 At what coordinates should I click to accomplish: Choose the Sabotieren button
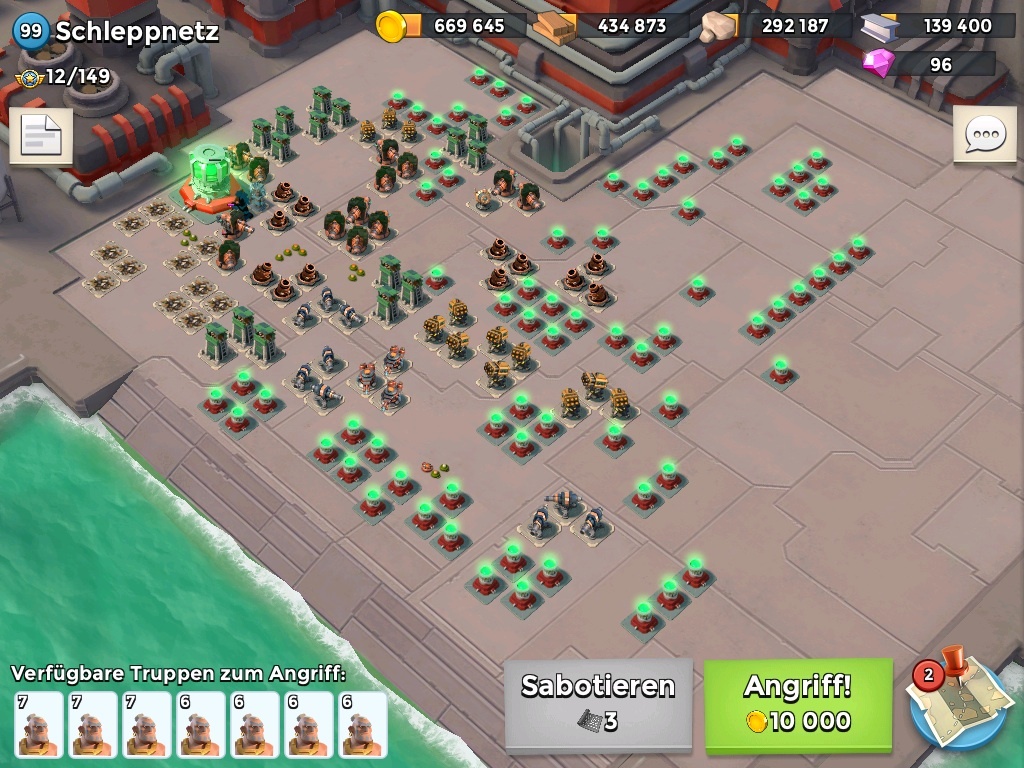(598, 704)
